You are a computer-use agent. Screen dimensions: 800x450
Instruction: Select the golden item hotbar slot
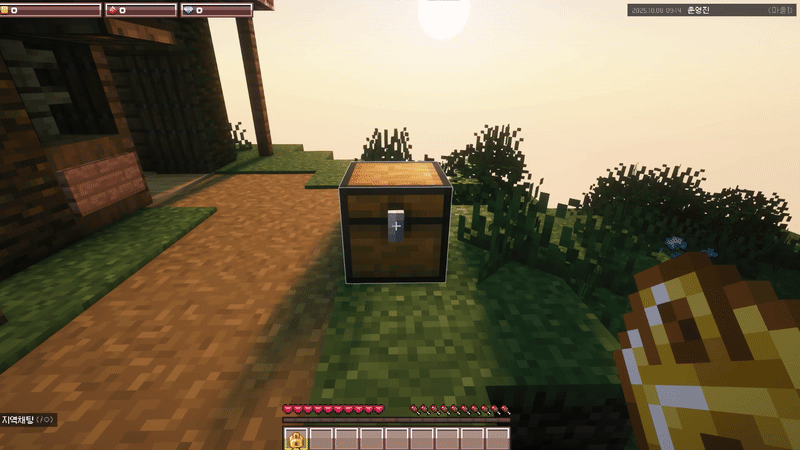296,438
